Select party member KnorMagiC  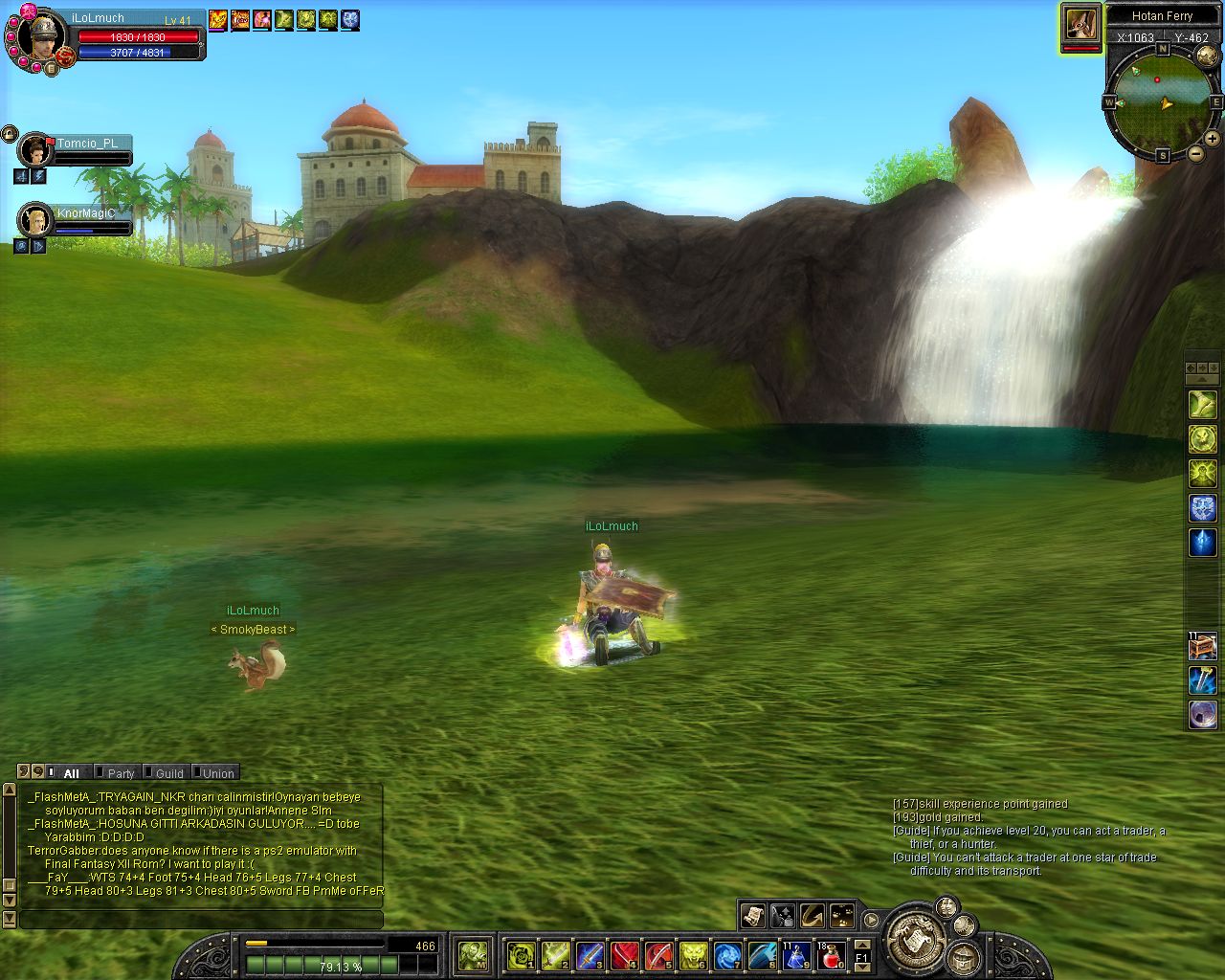[x=36, y=220]
